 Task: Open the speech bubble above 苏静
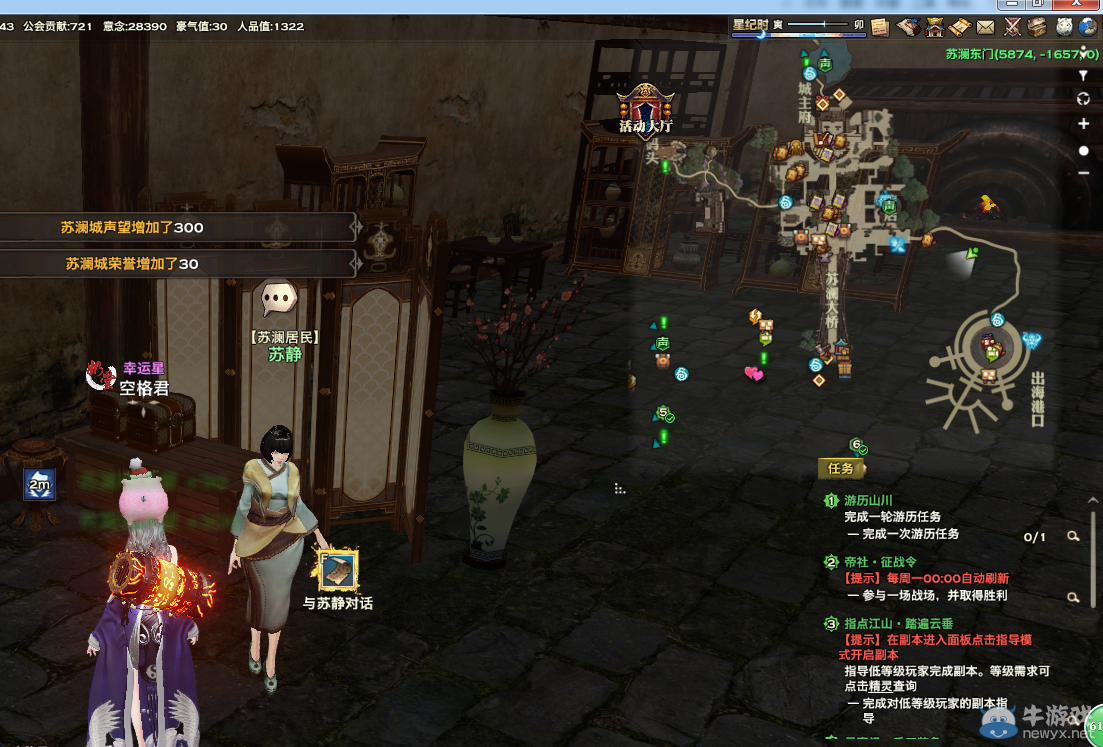point(279,298)
